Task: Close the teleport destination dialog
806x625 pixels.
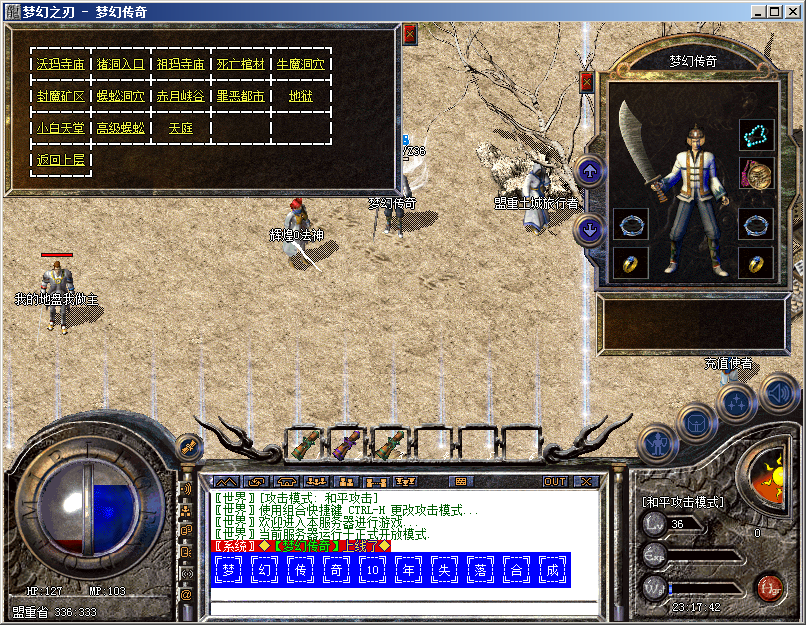Action: pos(410,35)
